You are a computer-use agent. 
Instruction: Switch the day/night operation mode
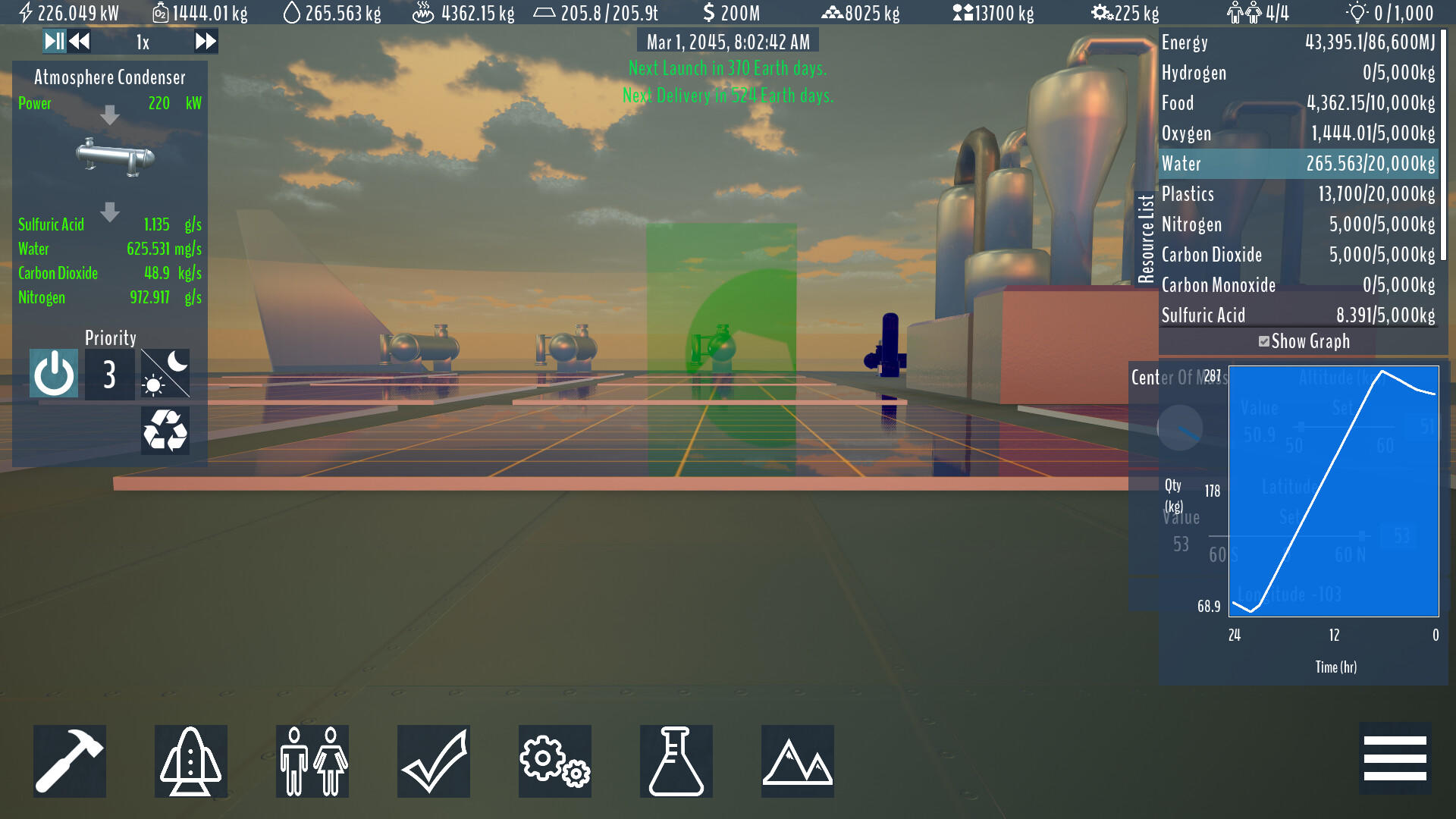tap(164, 373)
